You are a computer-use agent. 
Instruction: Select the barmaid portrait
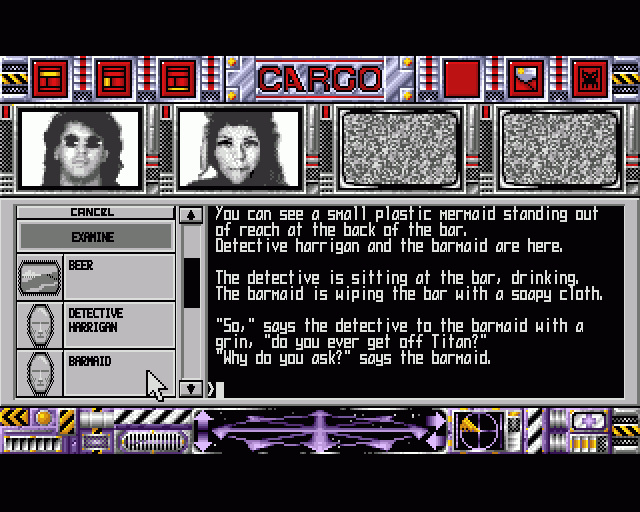(240, 147)
